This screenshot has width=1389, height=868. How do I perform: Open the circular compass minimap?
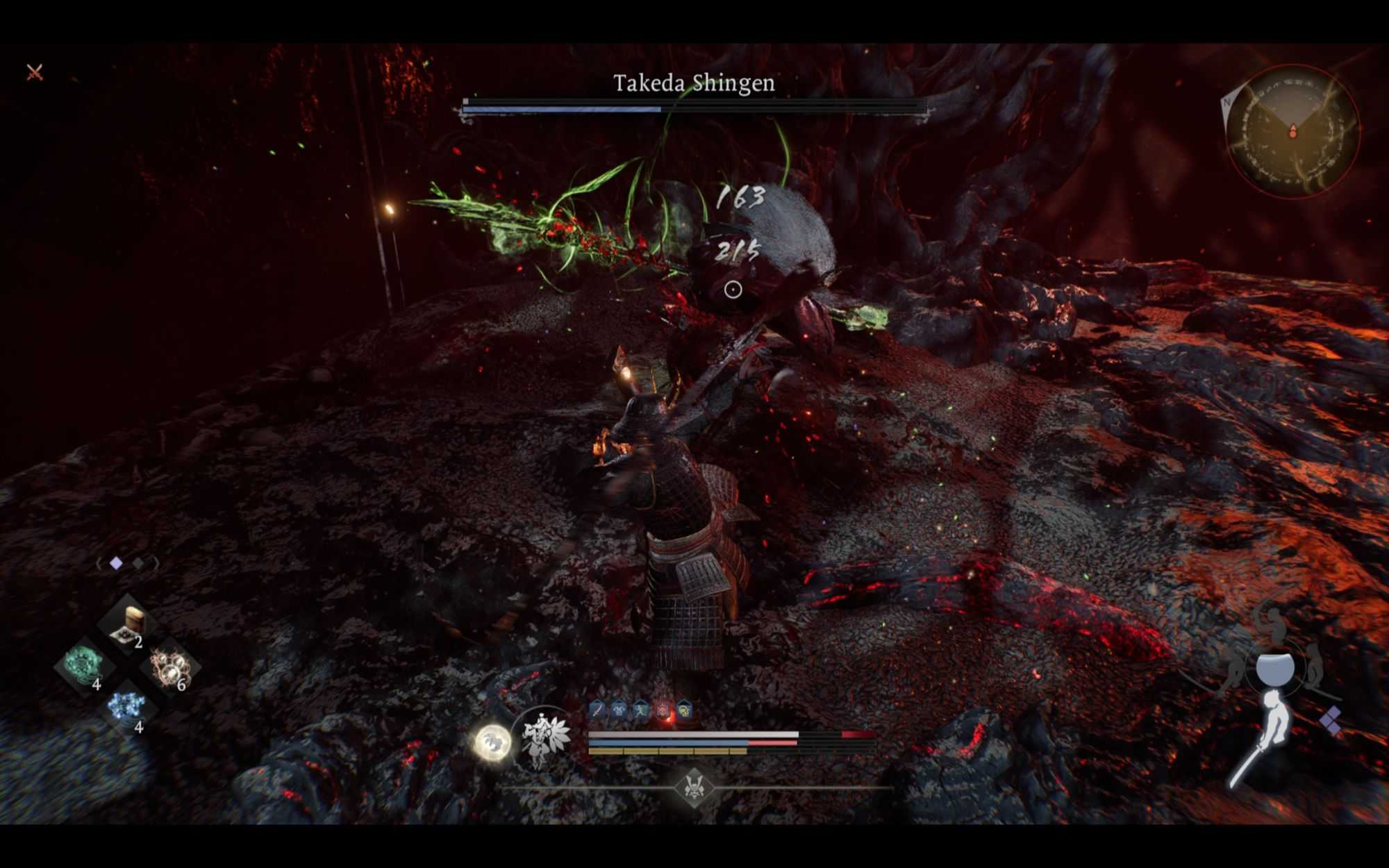[x=1292, y=131]
